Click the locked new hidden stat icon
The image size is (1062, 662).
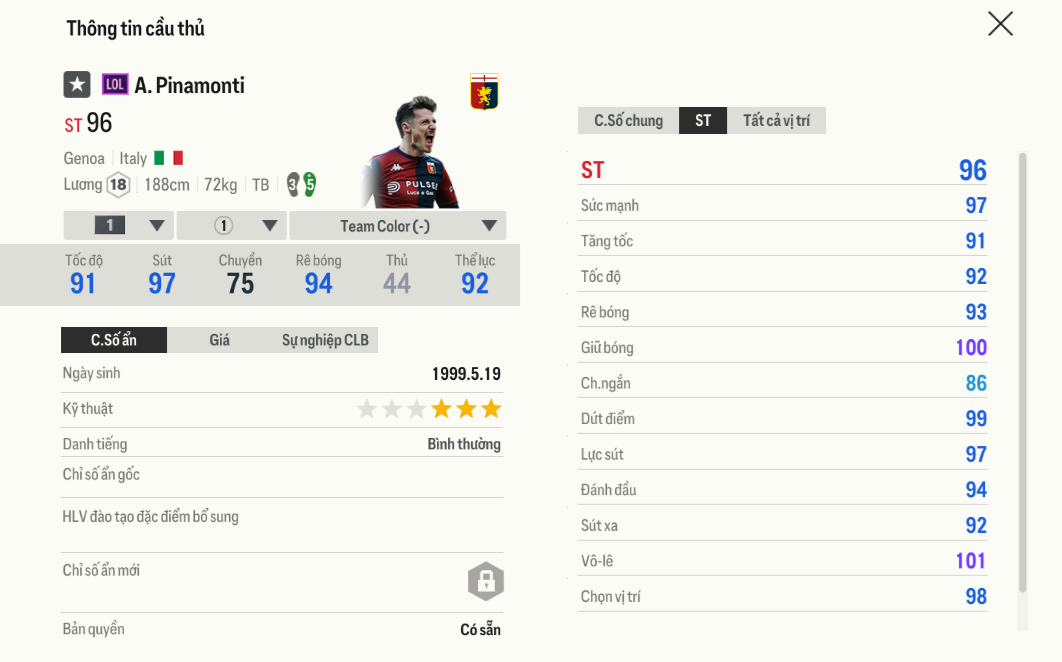485,581
